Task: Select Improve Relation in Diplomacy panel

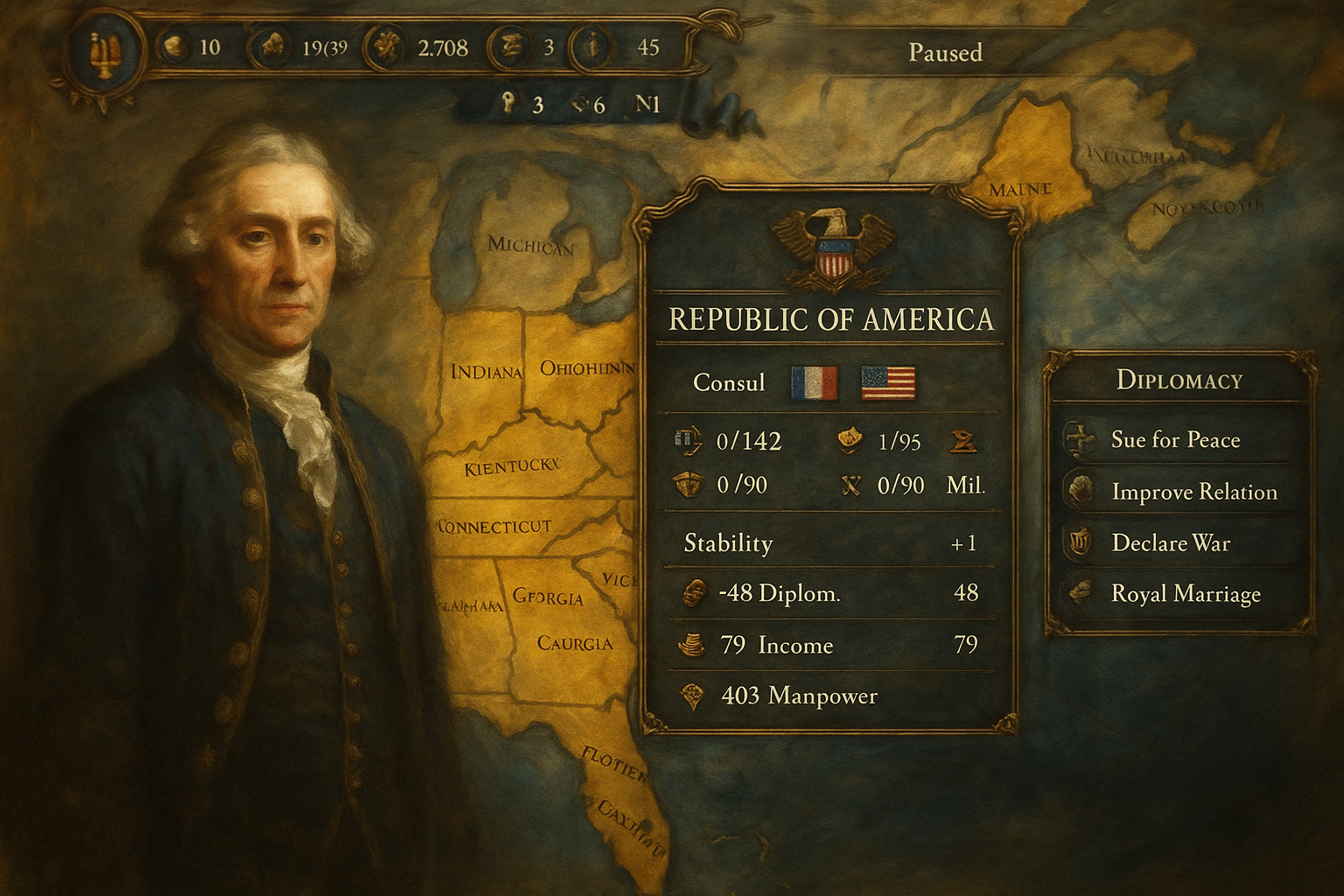Action: click(1193, 492)
